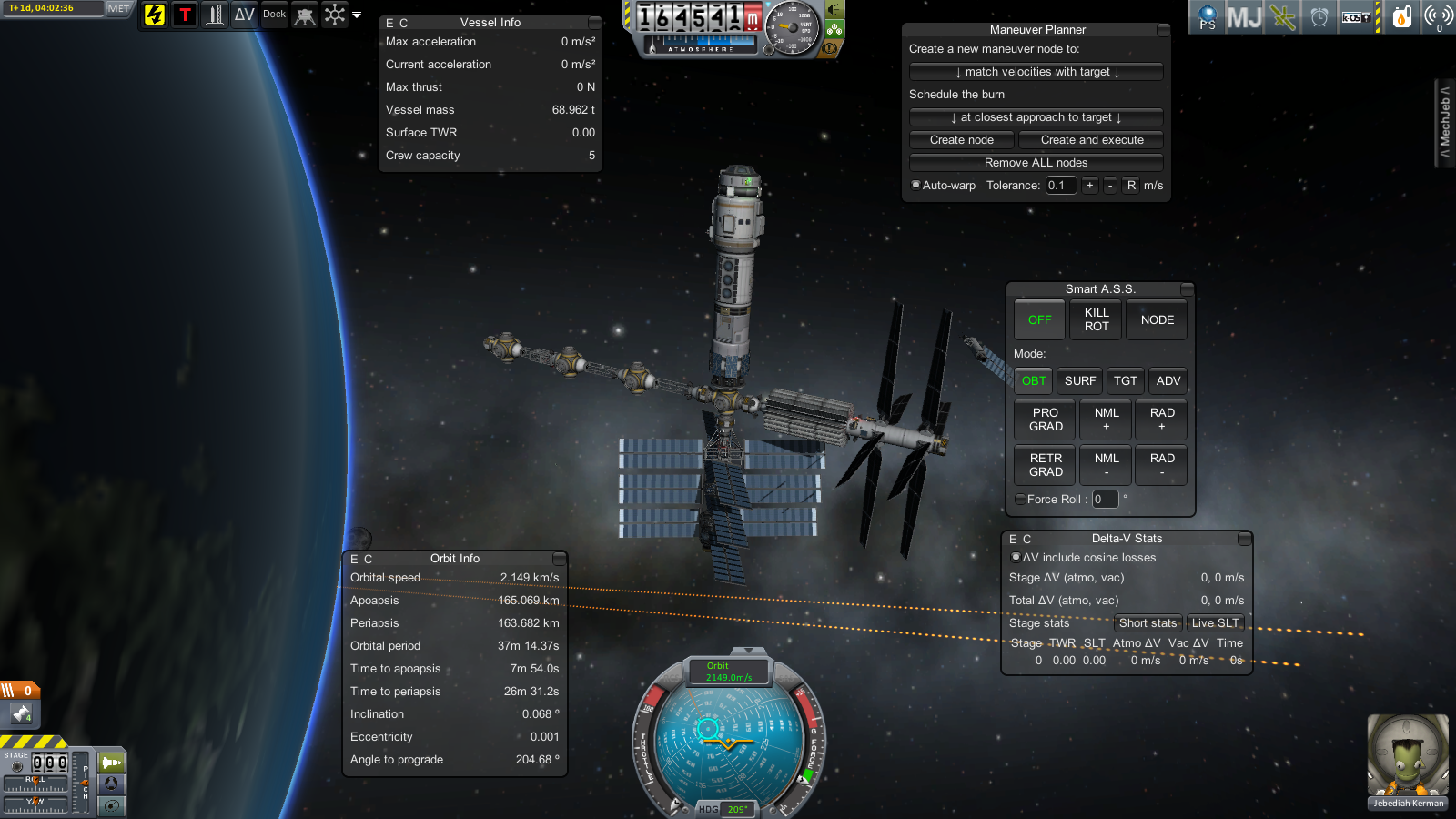Image resolution: width=1456 pixels, height=819 pixels.
Task: Select RETR GRAD orientation
Action: 1046,465
